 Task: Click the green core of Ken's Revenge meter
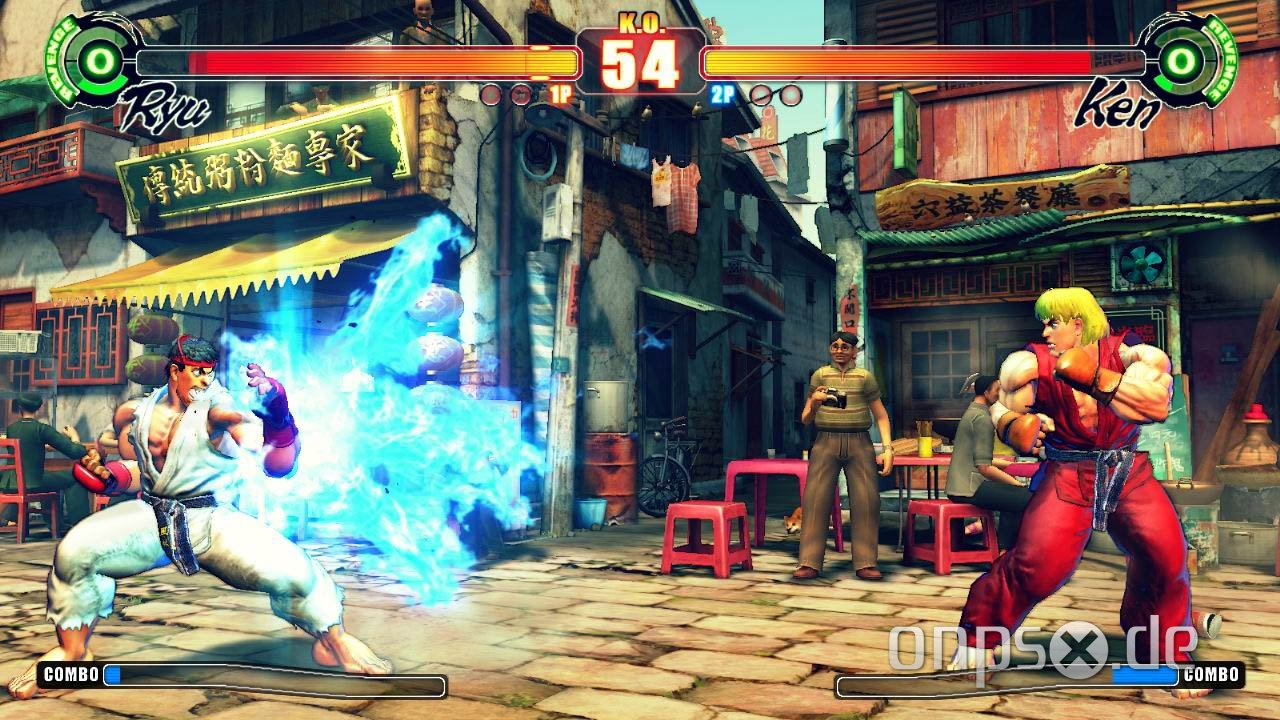[x=1182, y=60]
